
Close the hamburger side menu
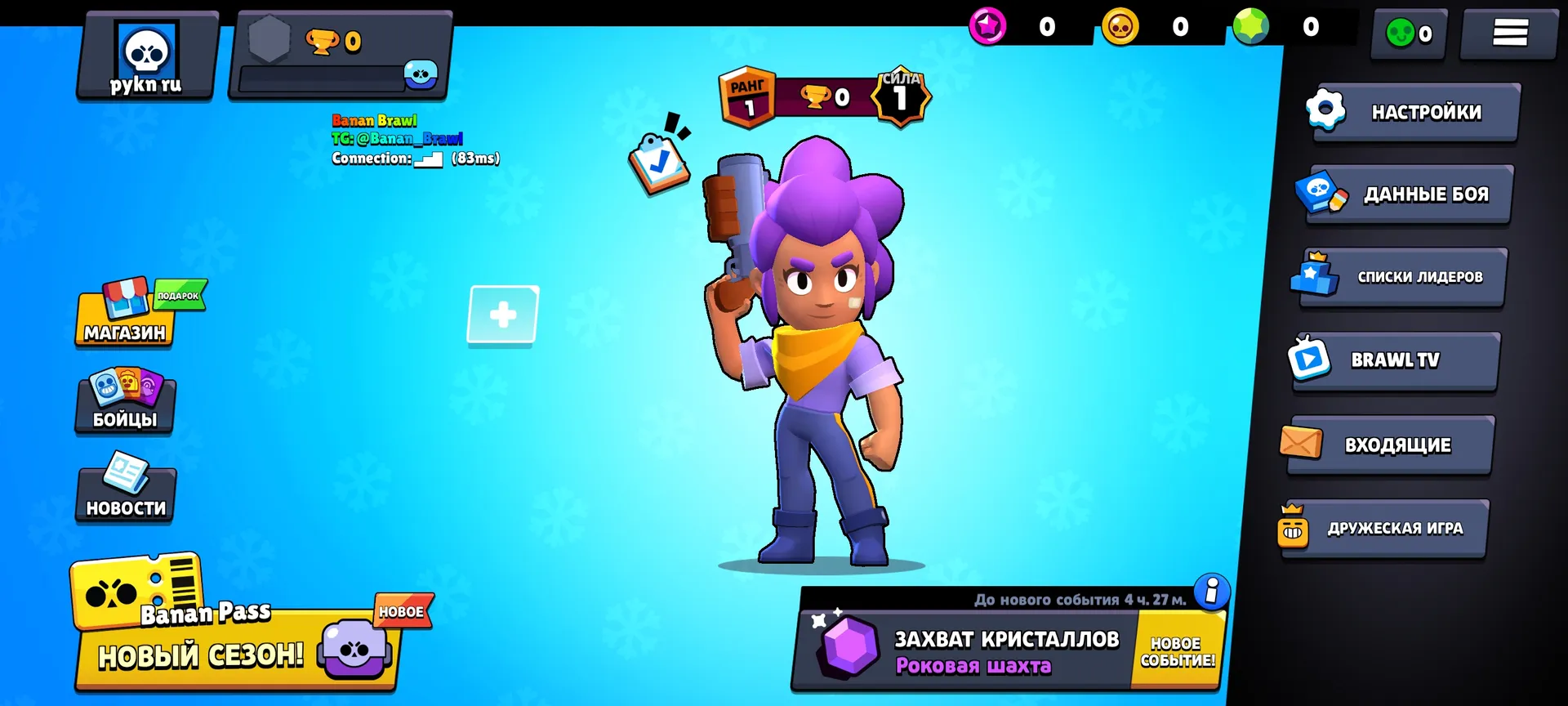tap(1509, 34)
